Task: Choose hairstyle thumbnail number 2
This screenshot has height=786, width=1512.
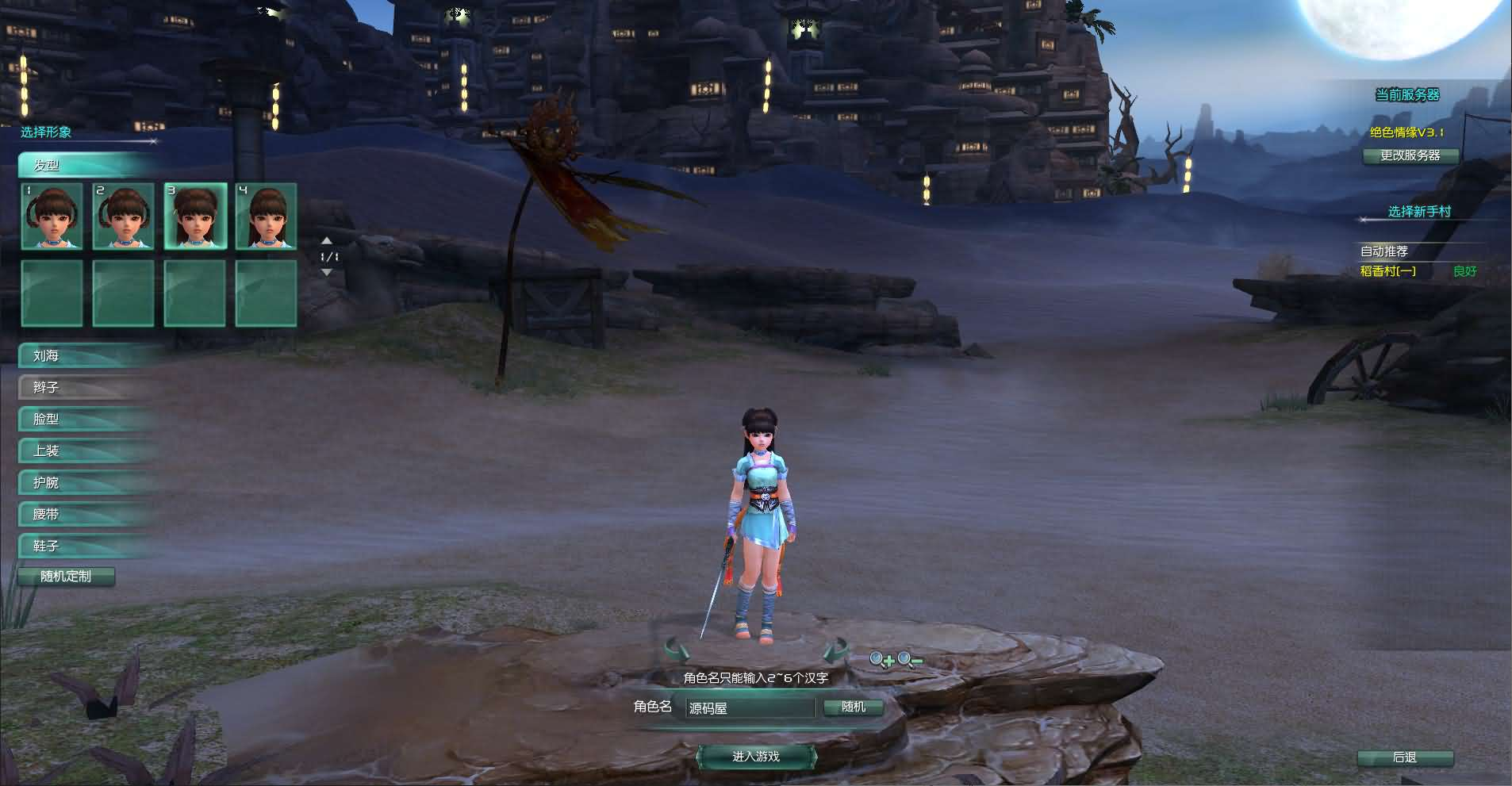Action: pyautogui.click(x=124, y=217)
